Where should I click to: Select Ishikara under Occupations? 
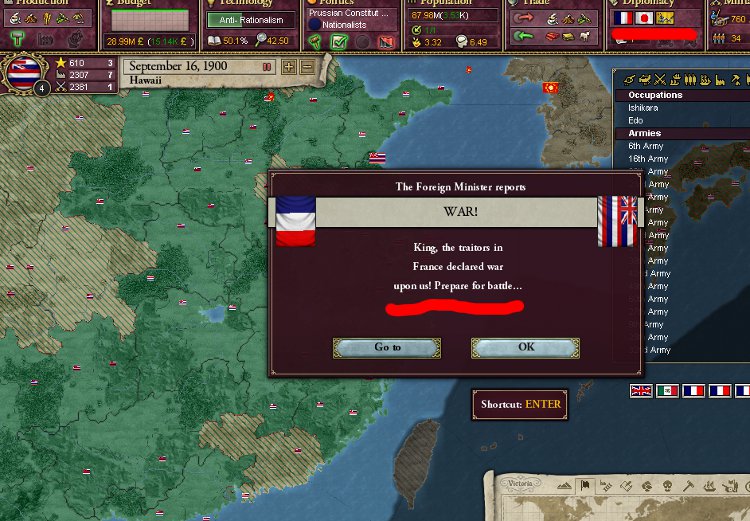pyautogui.click(x=644, y=107)
